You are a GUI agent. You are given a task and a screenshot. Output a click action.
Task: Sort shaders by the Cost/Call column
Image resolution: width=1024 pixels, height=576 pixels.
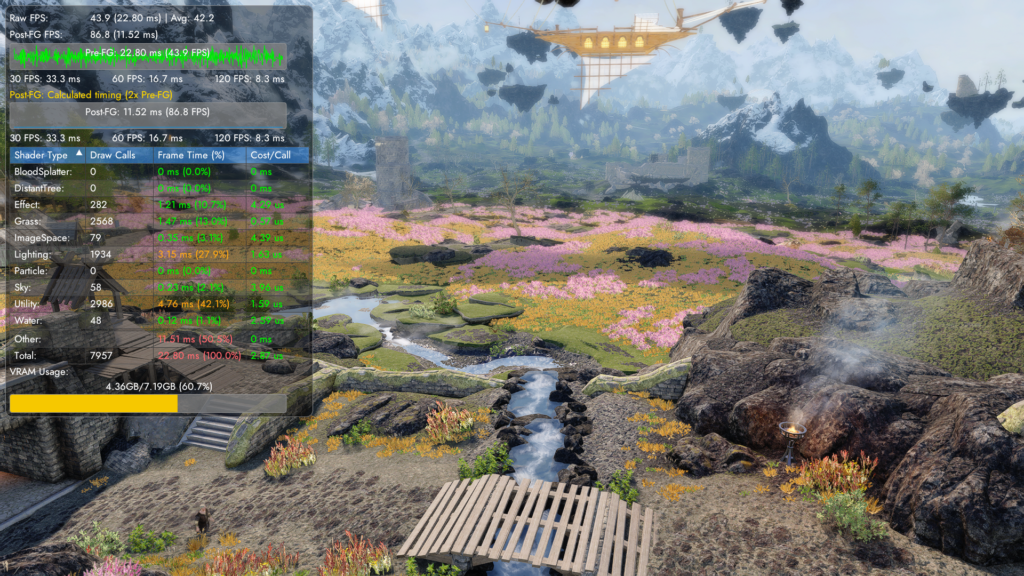point(270,155)
